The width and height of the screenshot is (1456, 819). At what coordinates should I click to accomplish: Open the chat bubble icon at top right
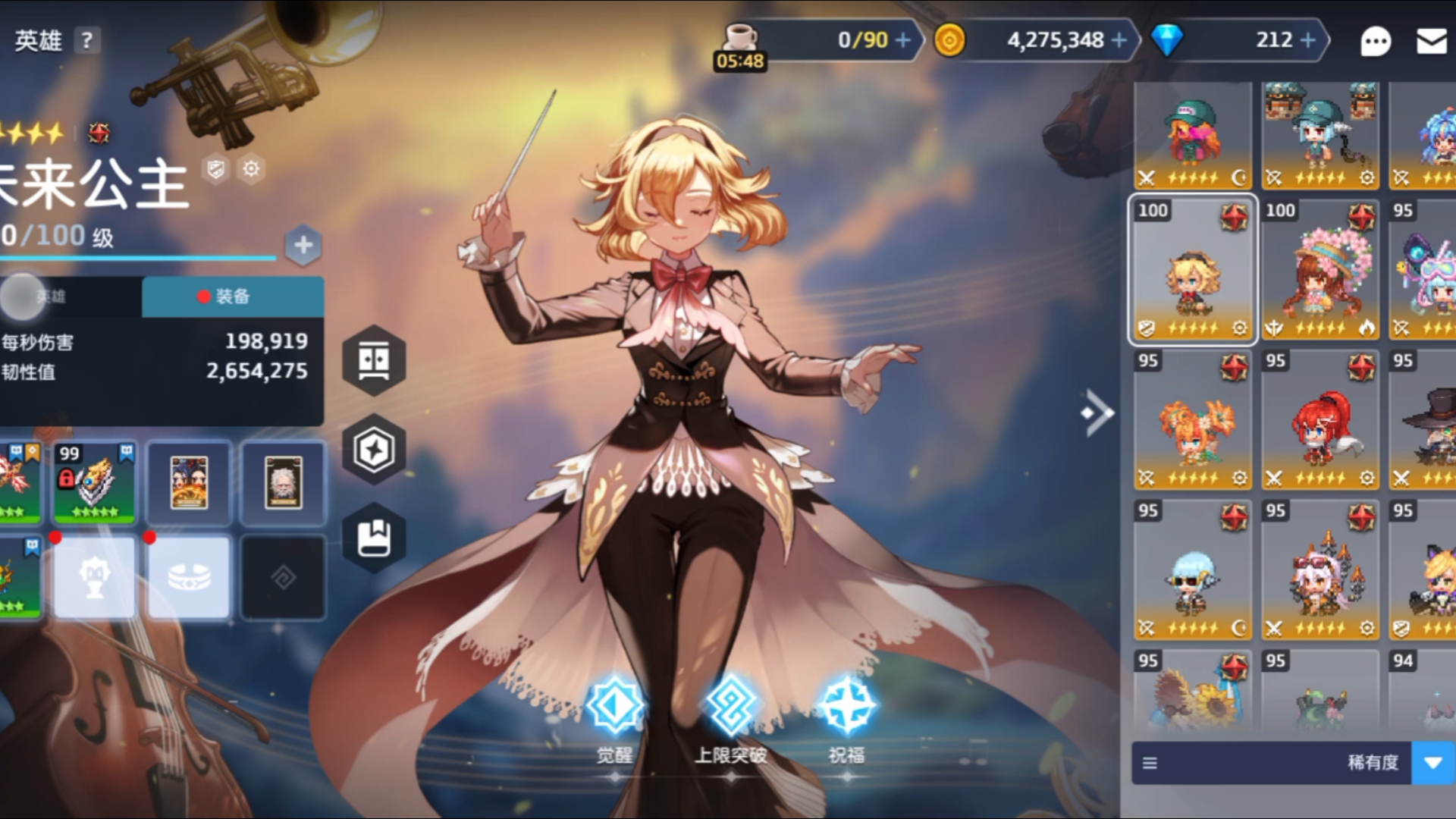click(x=1376, y=42)
